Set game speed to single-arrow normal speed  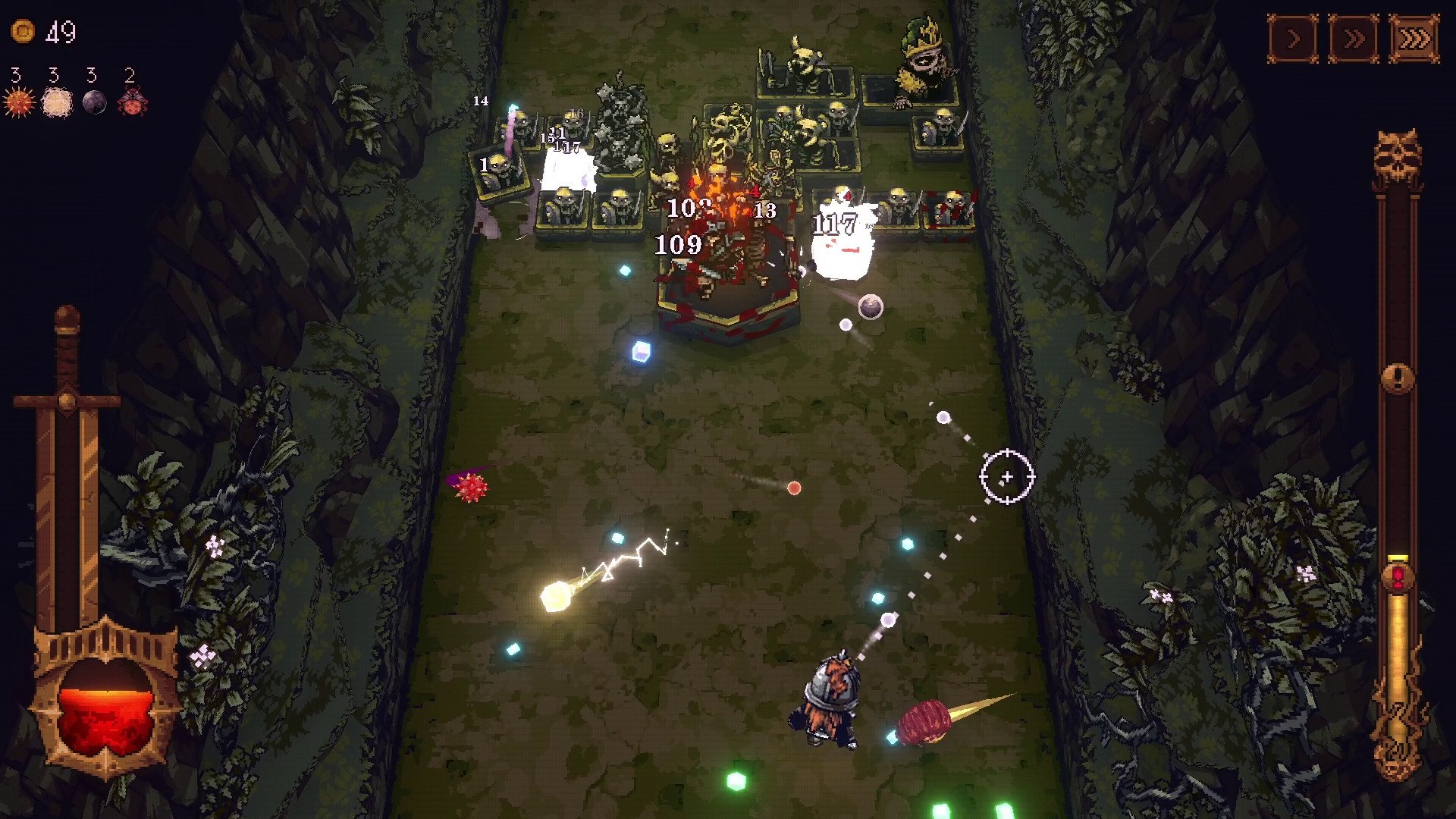(1293, 39)
